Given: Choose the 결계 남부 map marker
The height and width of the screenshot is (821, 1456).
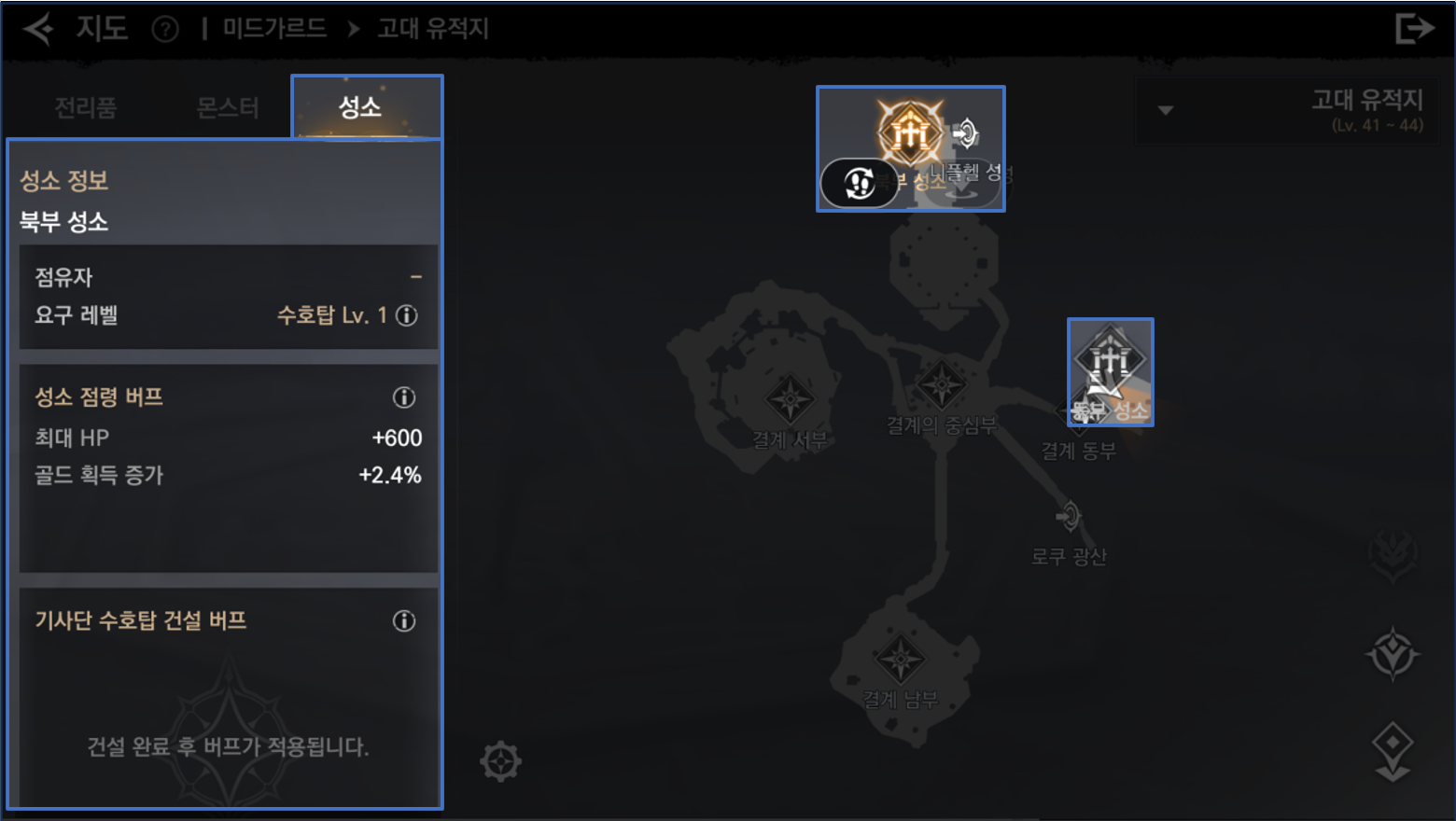Looking at the screenshot, I should click(x=900, y=661).
